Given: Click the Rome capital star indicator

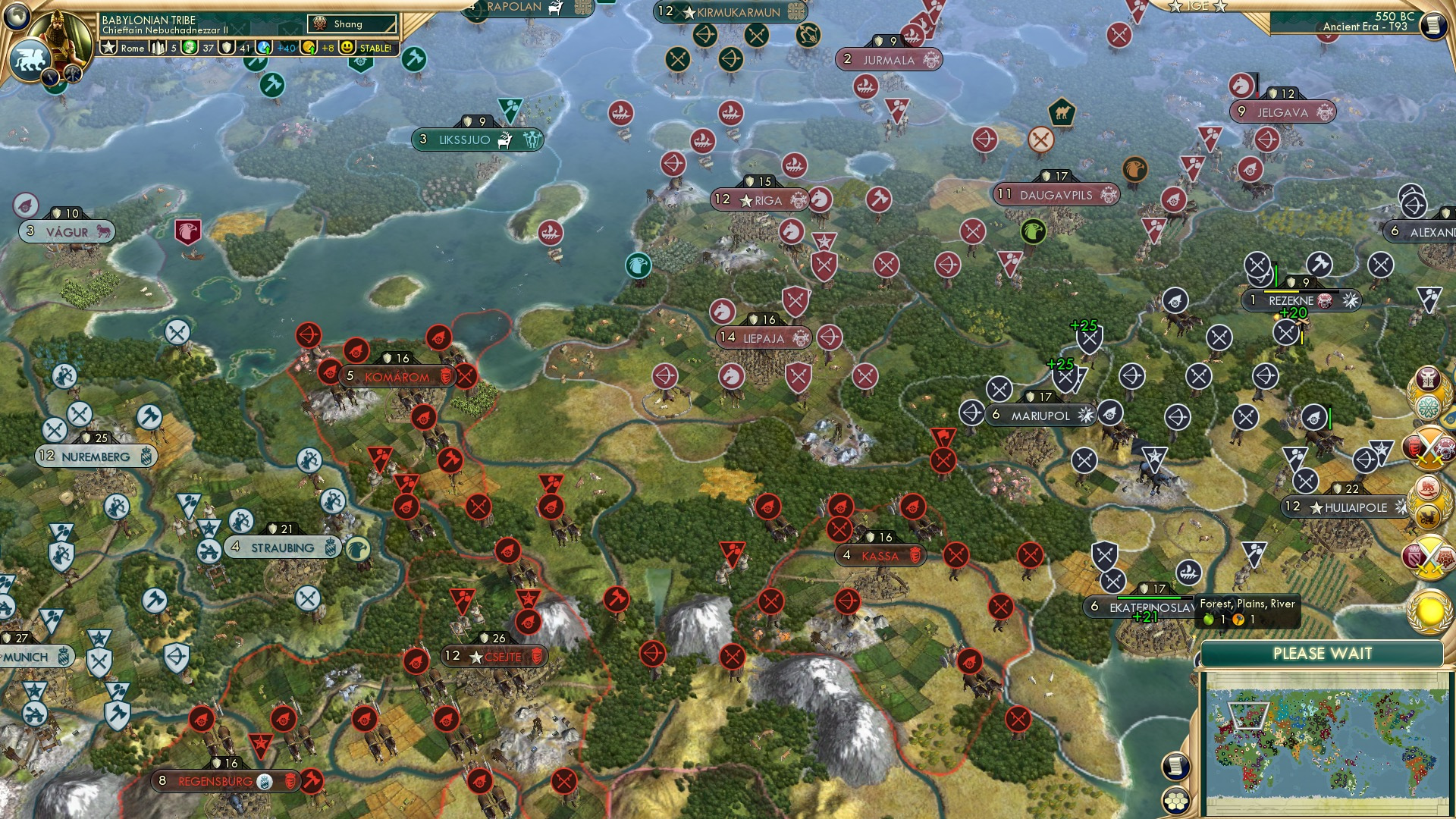Looking at the screenshot, I should tap(110, 48).
